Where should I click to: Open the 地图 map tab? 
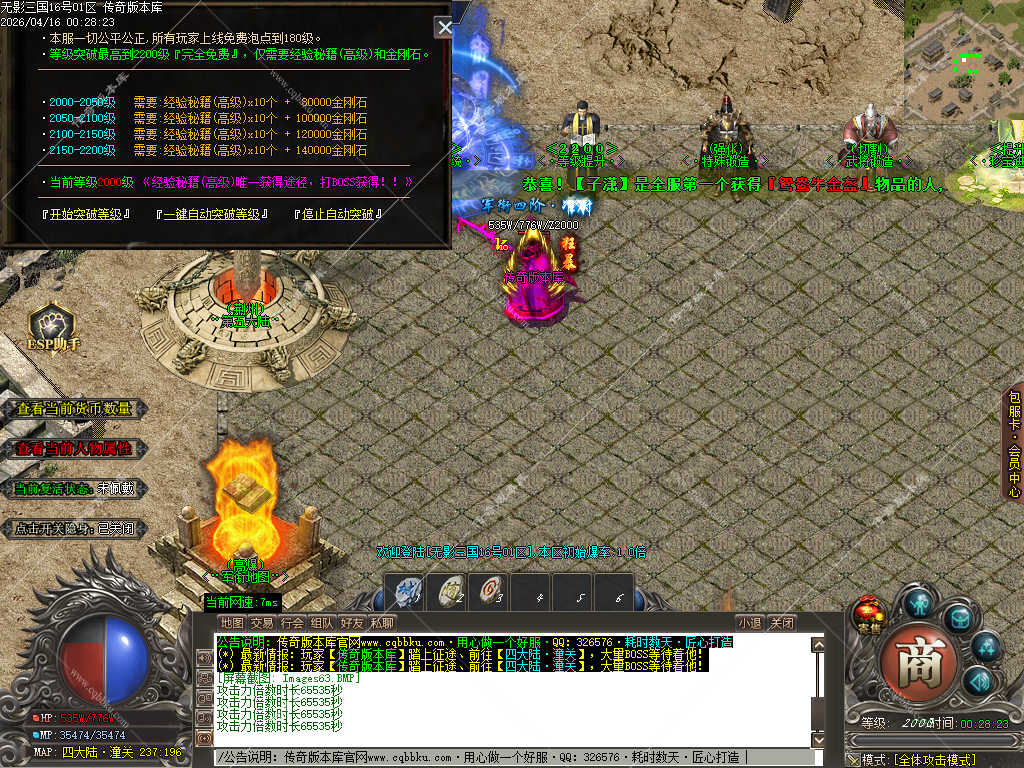tap(232, 623)
